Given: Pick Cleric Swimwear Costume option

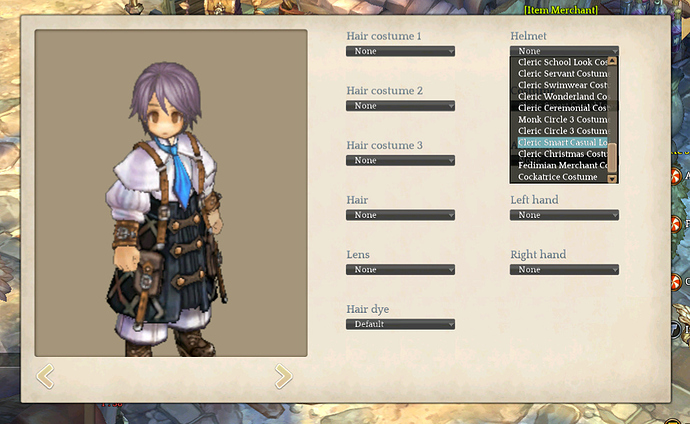Looking at the screenshot, I should 562,85.
